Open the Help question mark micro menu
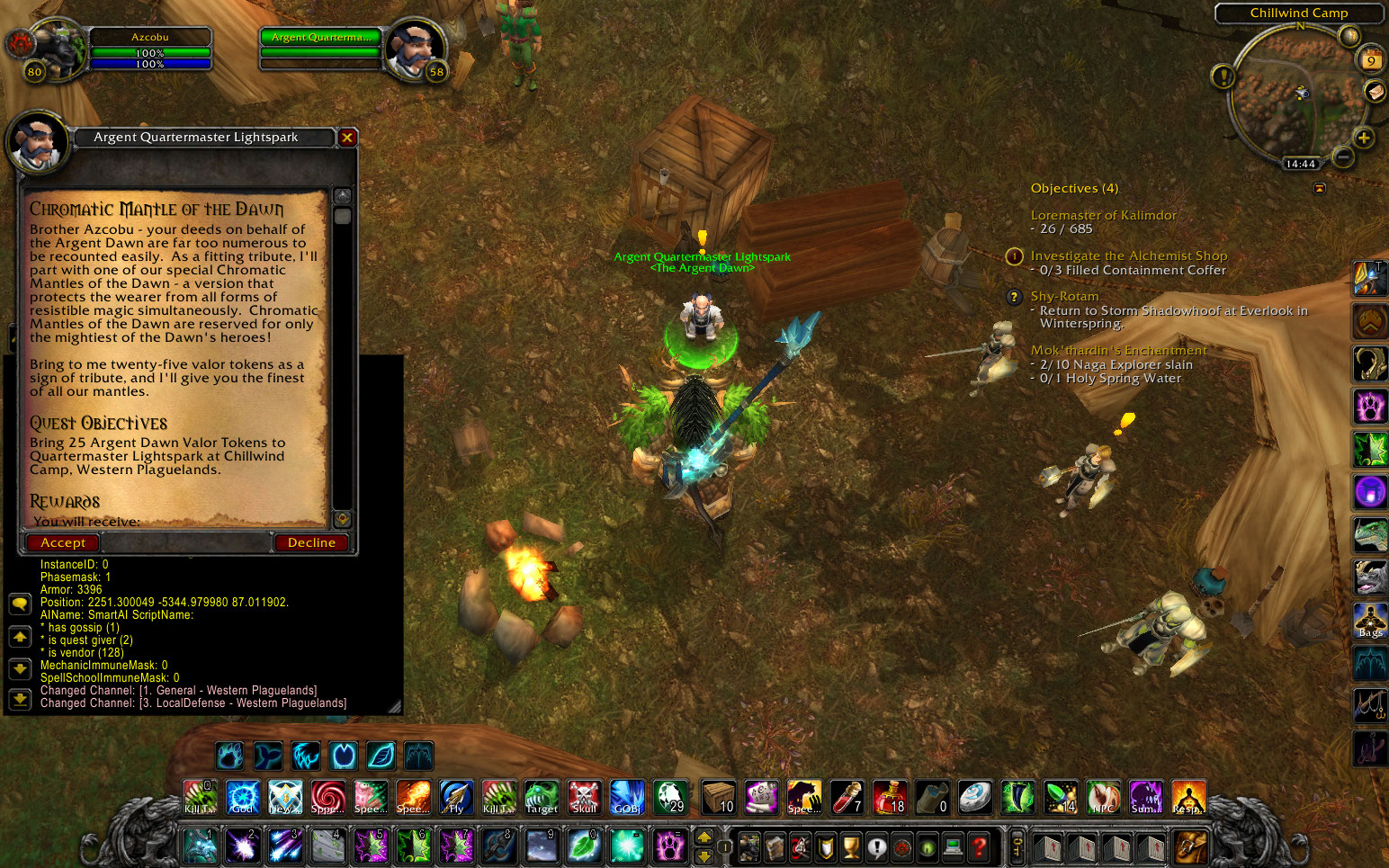This screenshot has width=1389, height=868. [980, 846]
